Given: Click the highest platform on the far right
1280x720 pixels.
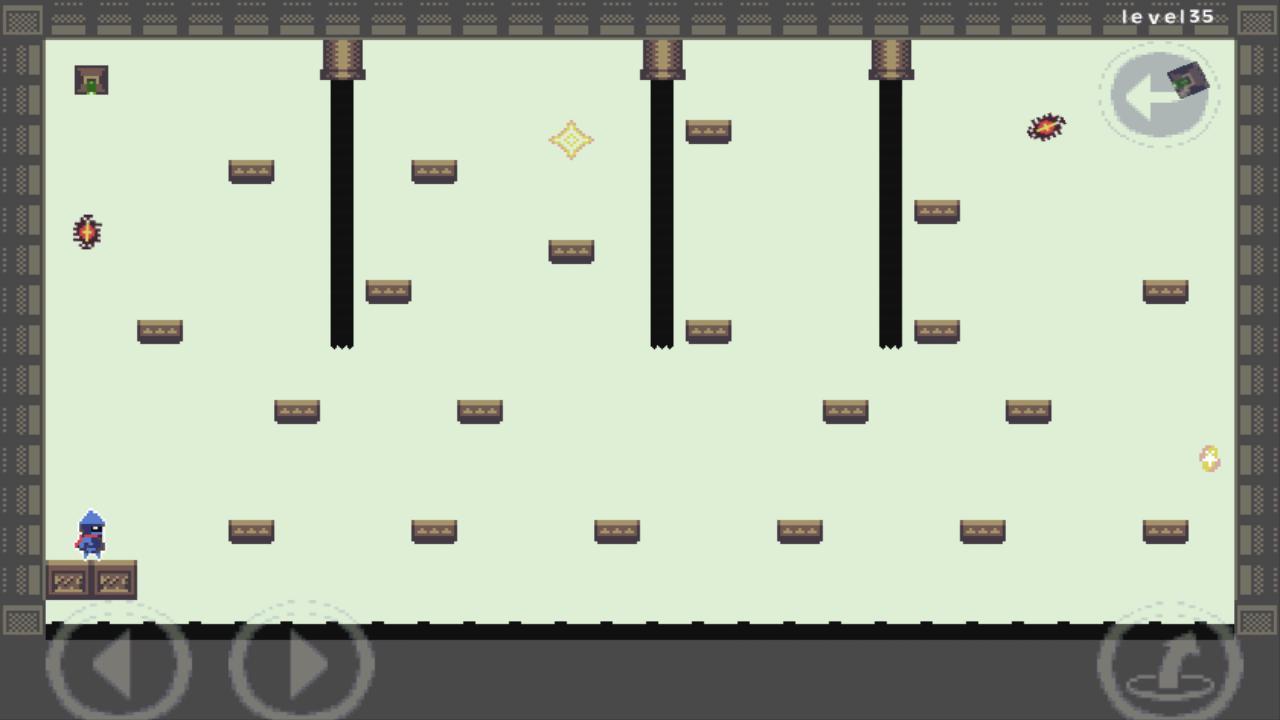Looking at the screenshot, I should [1166, 289].
